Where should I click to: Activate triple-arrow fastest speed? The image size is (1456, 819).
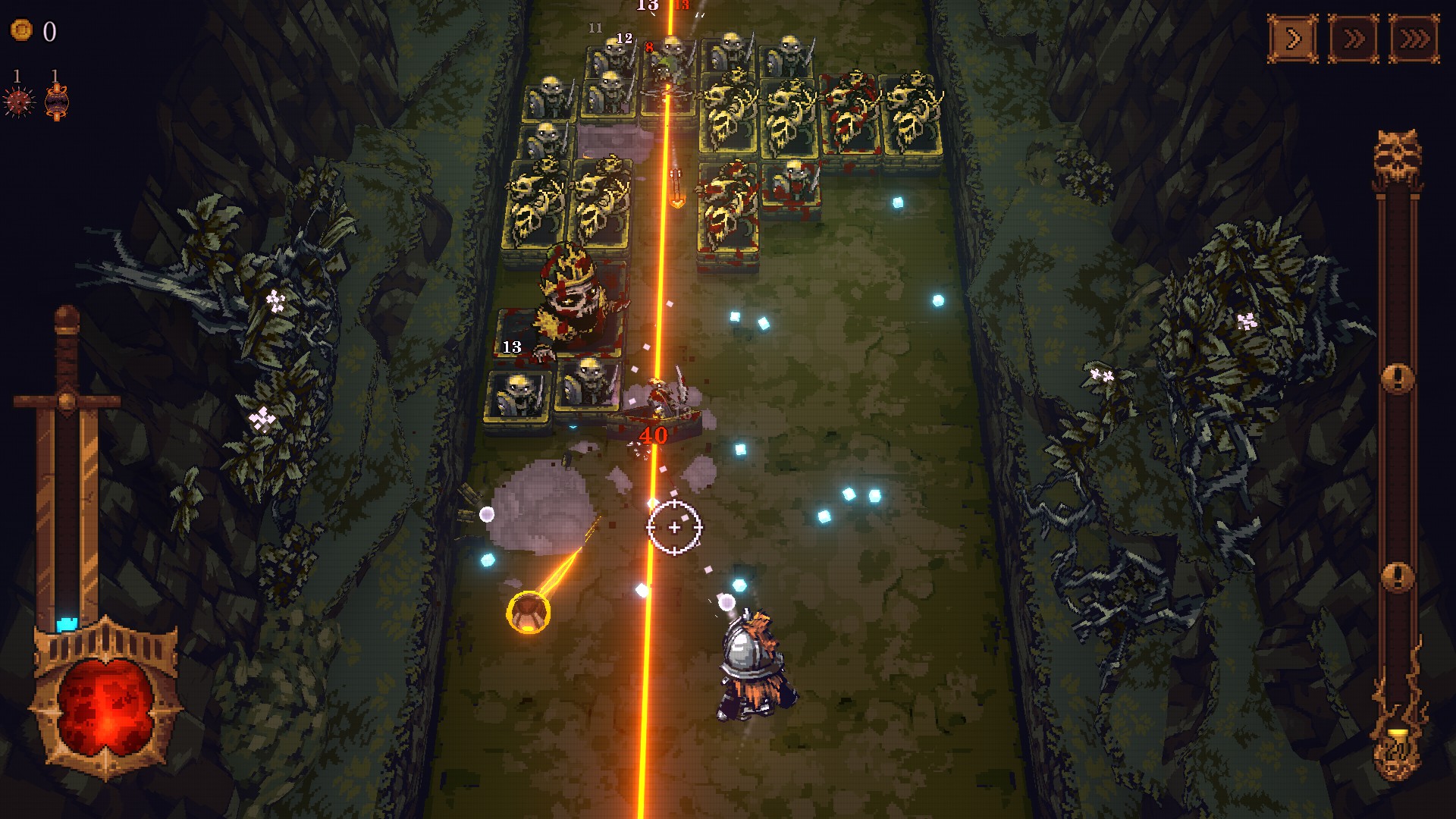1414,38
